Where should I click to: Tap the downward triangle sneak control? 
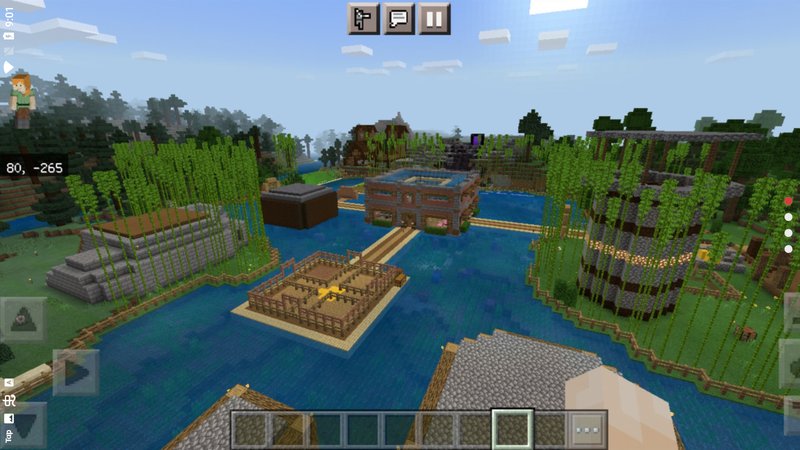pos(22,424)
